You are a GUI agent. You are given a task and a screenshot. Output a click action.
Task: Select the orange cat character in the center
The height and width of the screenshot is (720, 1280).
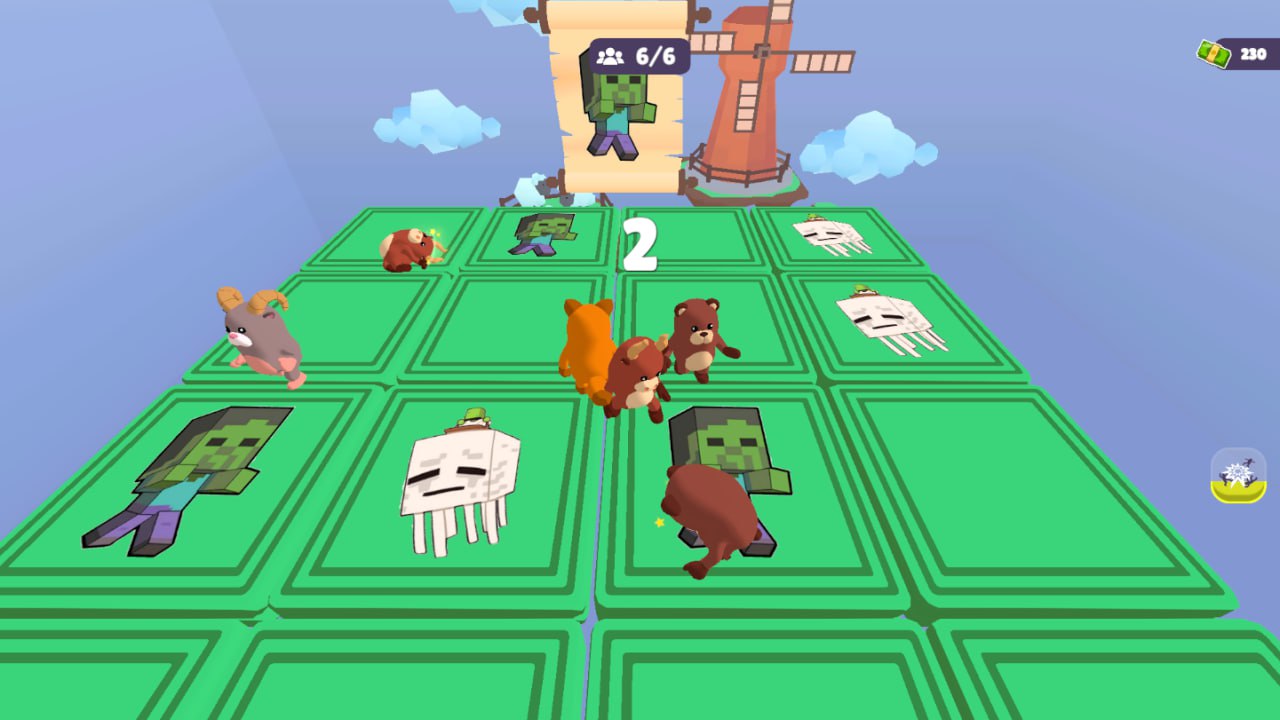pos(588,340)
